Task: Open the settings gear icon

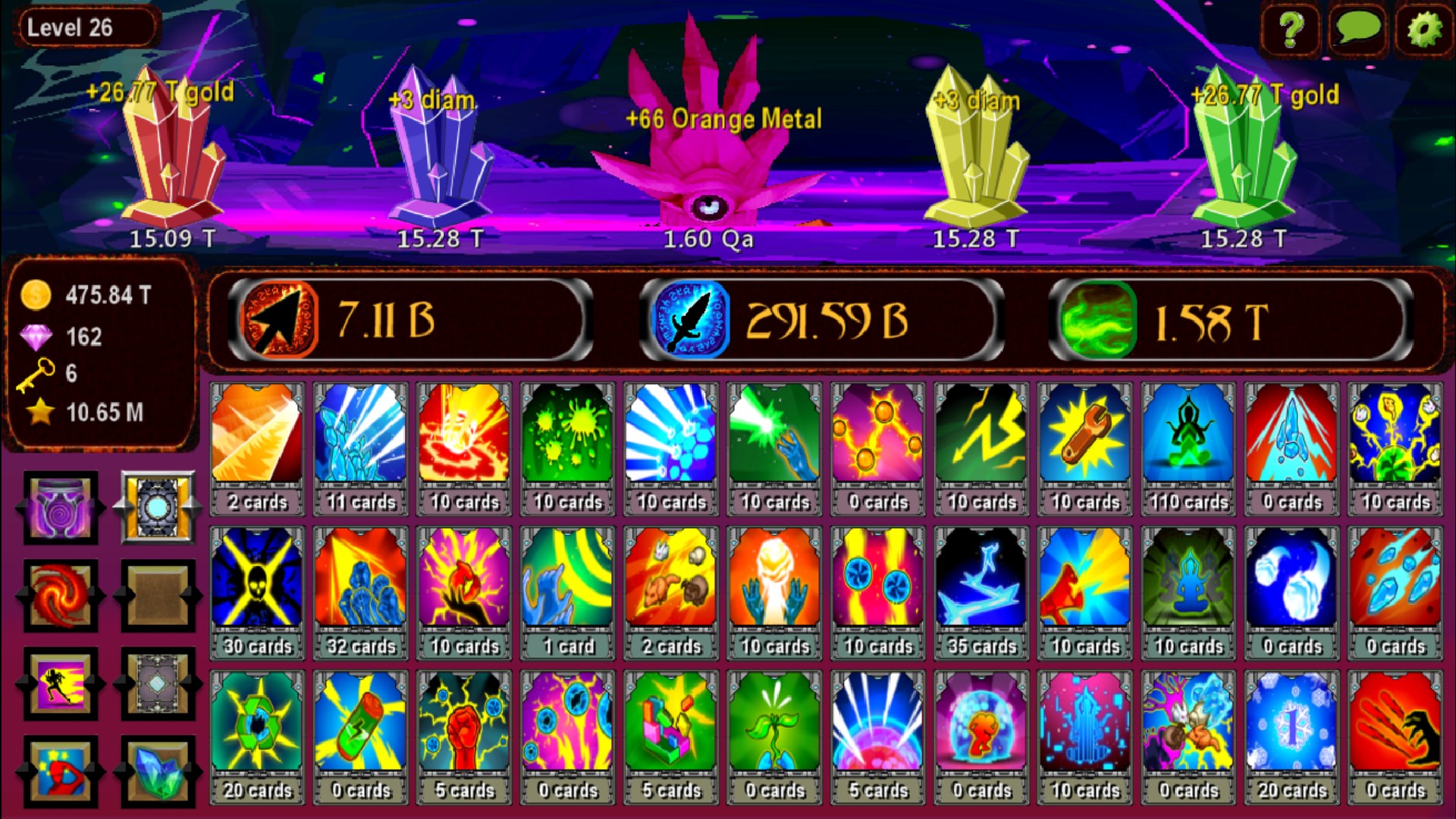Action: 1424,30
